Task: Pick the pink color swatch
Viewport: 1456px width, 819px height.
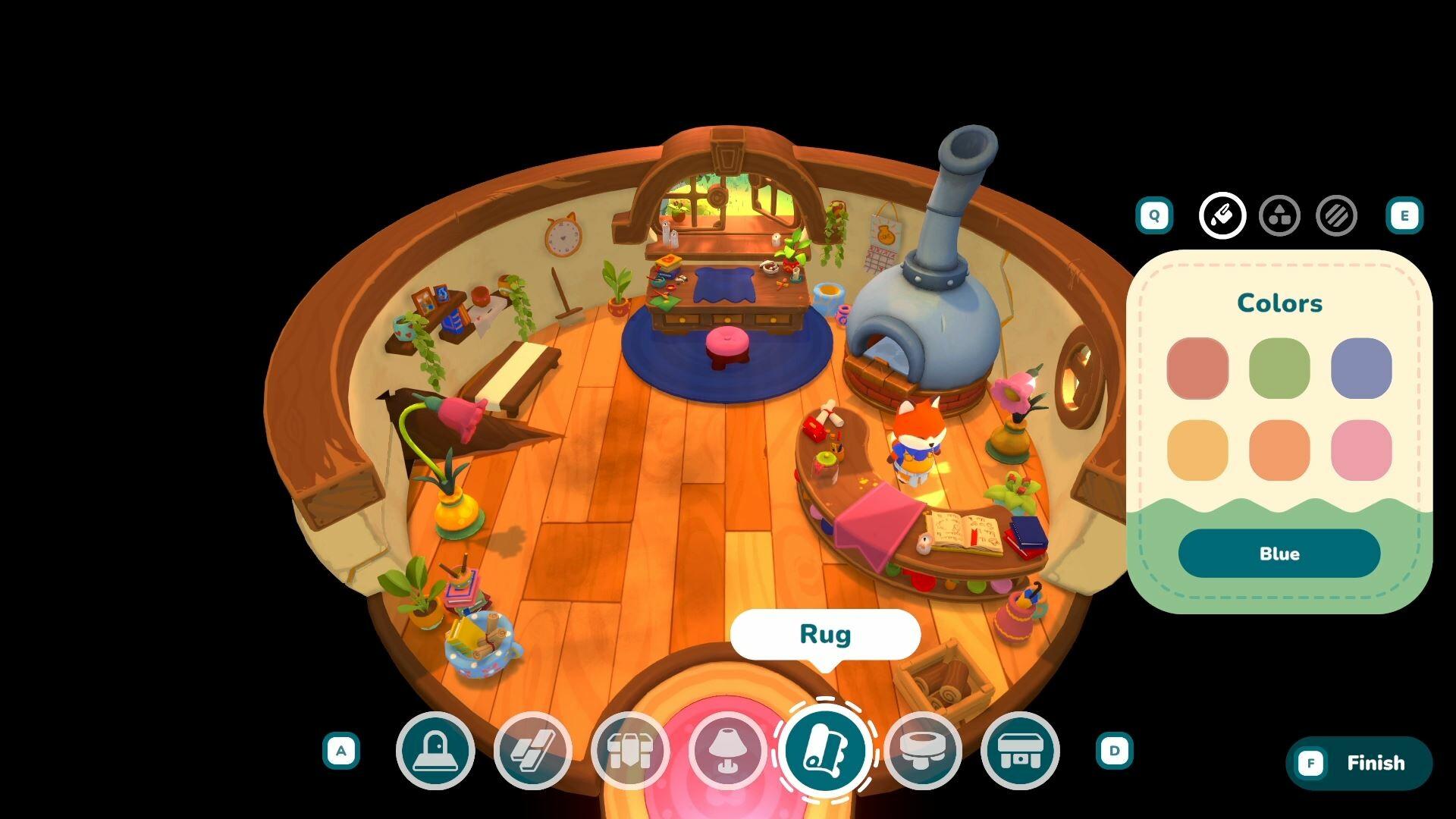Action: (x=1361, y=450)
